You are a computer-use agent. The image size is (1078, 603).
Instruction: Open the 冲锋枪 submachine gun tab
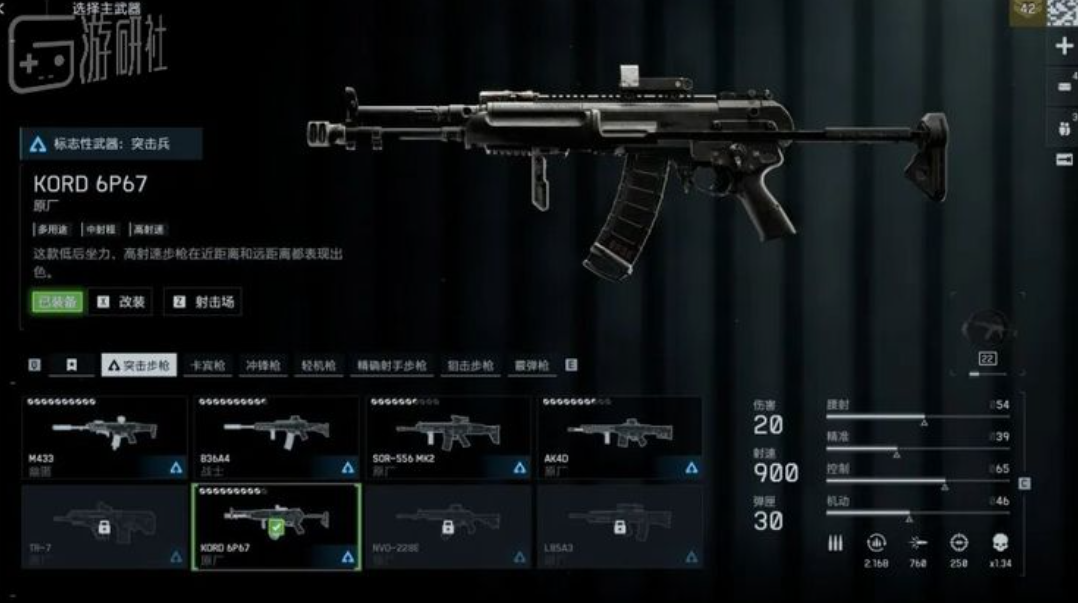coord(263,366)
